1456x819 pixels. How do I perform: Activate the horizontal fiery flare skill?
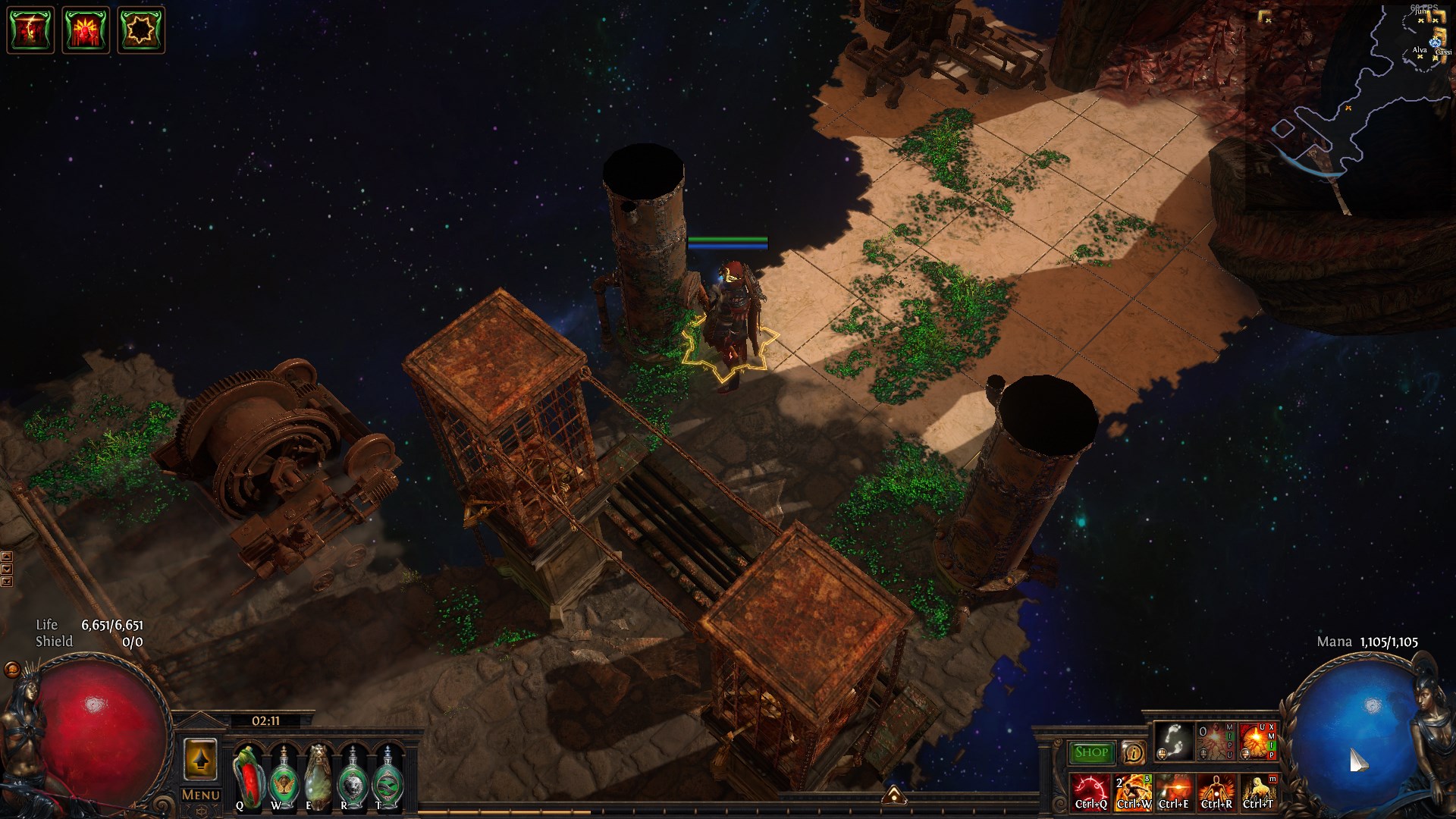(1174, 792)
